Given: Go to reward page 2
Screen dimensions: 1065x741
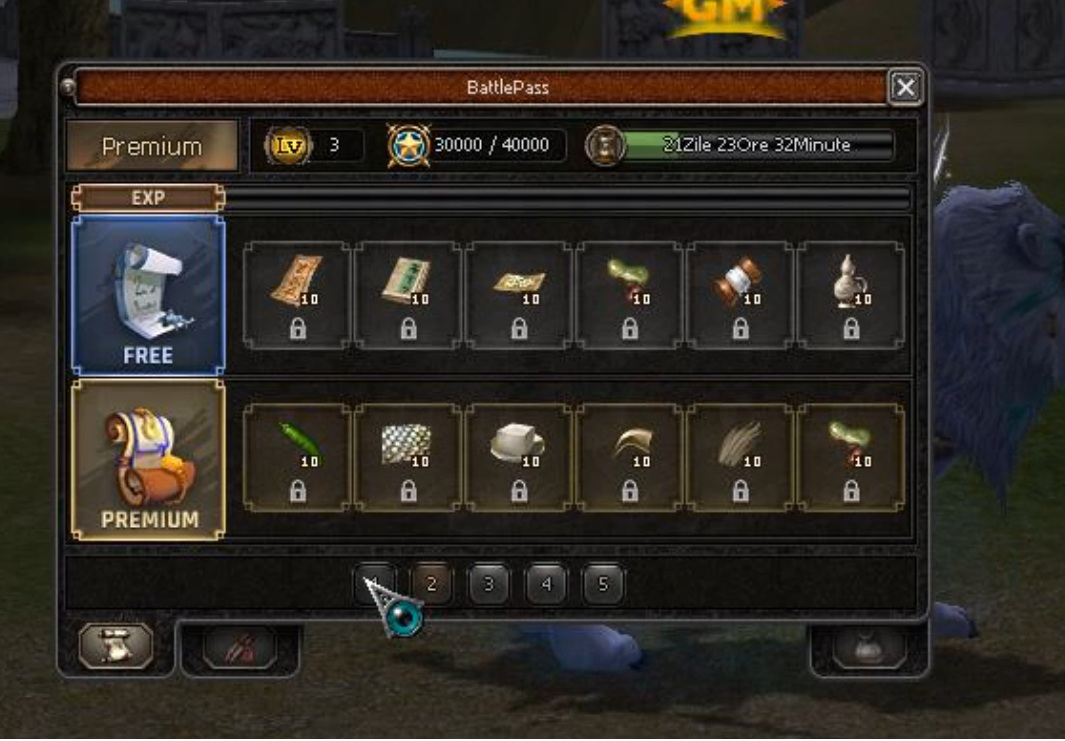Looking at the screenshot, I should [x=431, y=584].
